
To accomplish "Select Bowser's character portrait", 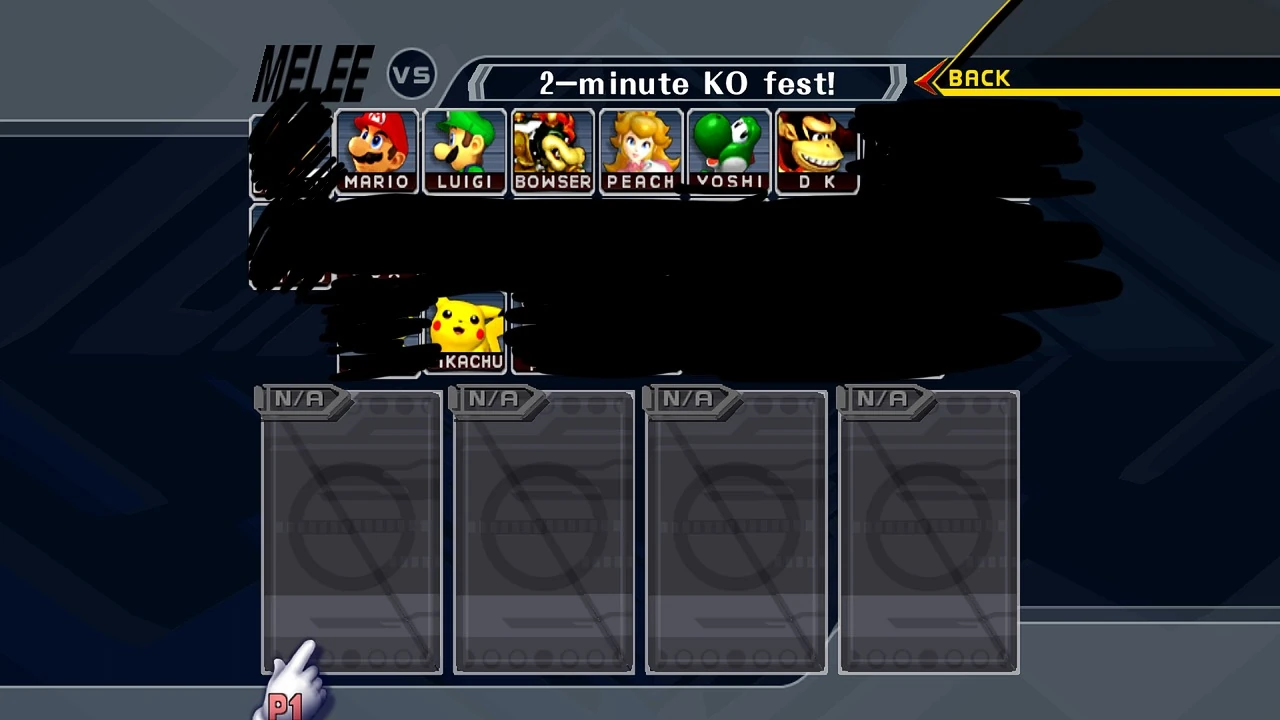I will tap(552, 148).
